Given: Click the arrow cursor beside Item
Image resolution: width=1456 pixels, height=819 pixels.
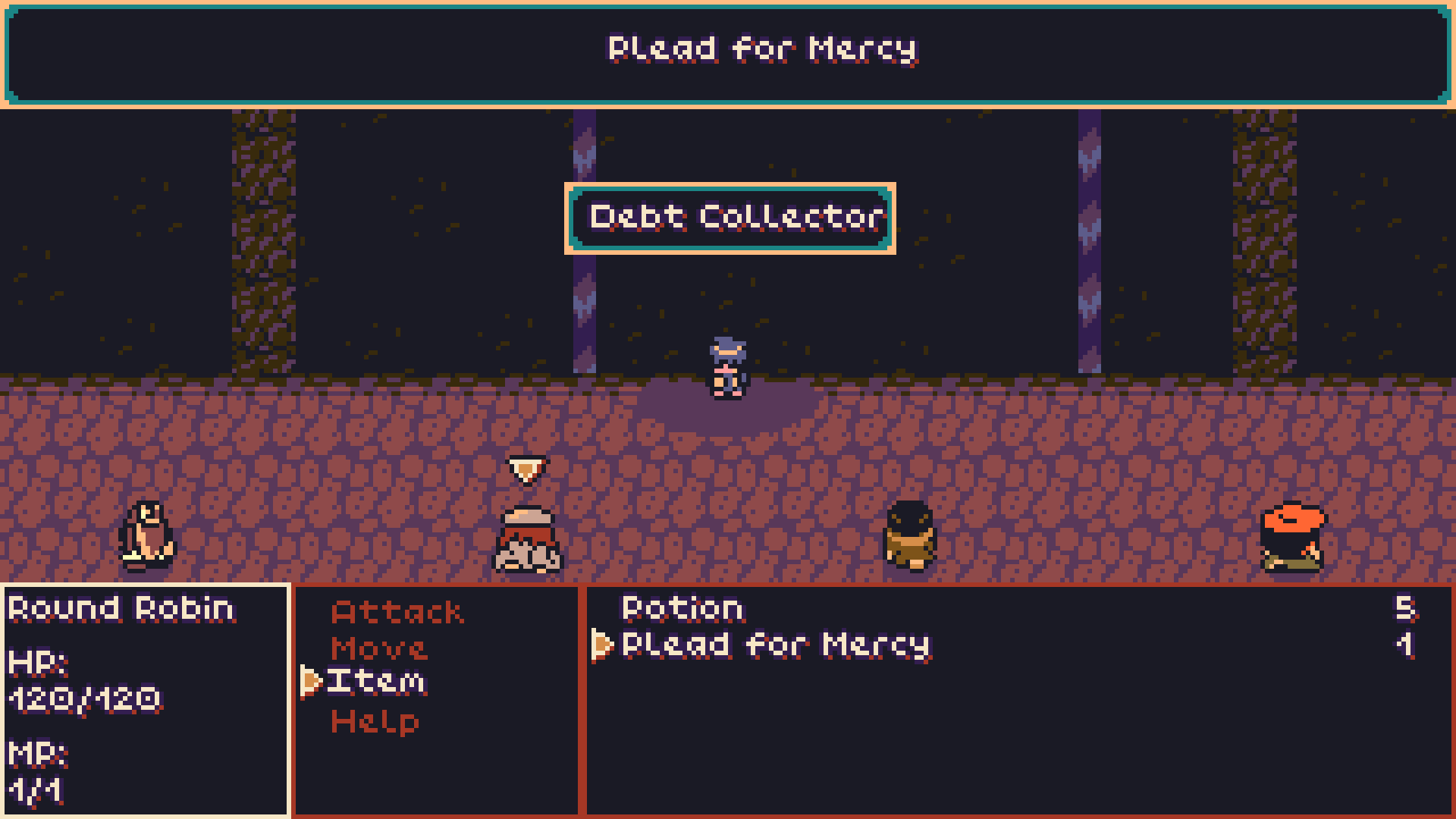Looking at the screenshot, I should [x=311, y=680].
